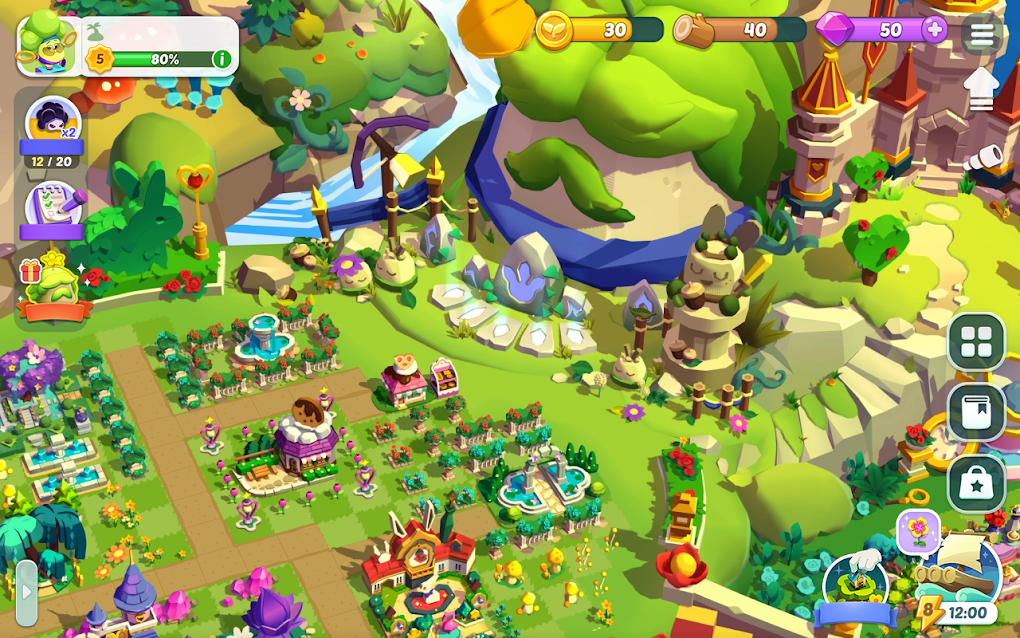
Task: Tap the white upward arrow button
Action: (x=982, y=91)
